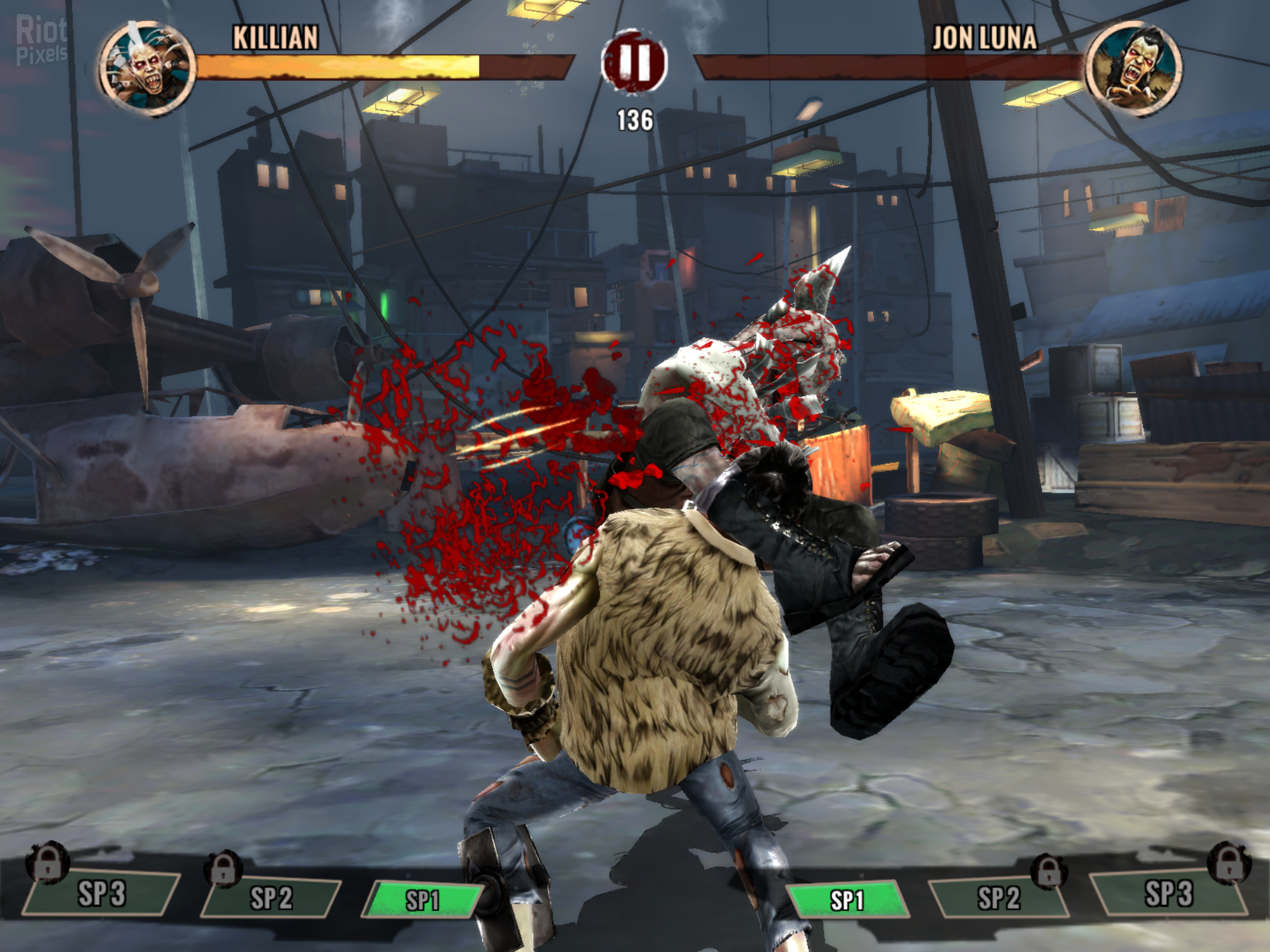This screenshot has width=1270, height=952.
Task: Choose Jon Luna's locked SP2 special
Action: click(998, 897)
